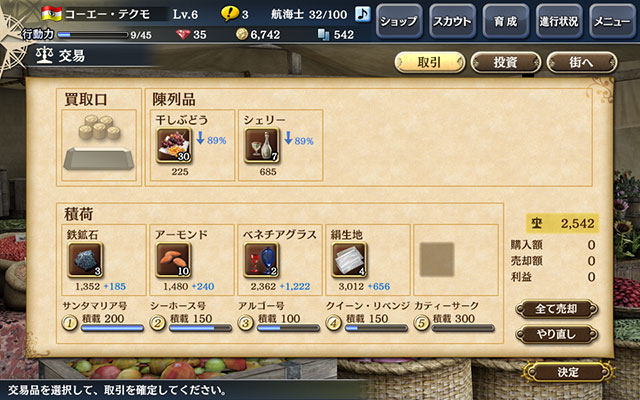The image size is (640, 400).
Task: Show the 進行状況 progress screen
Action: [559, 20]
